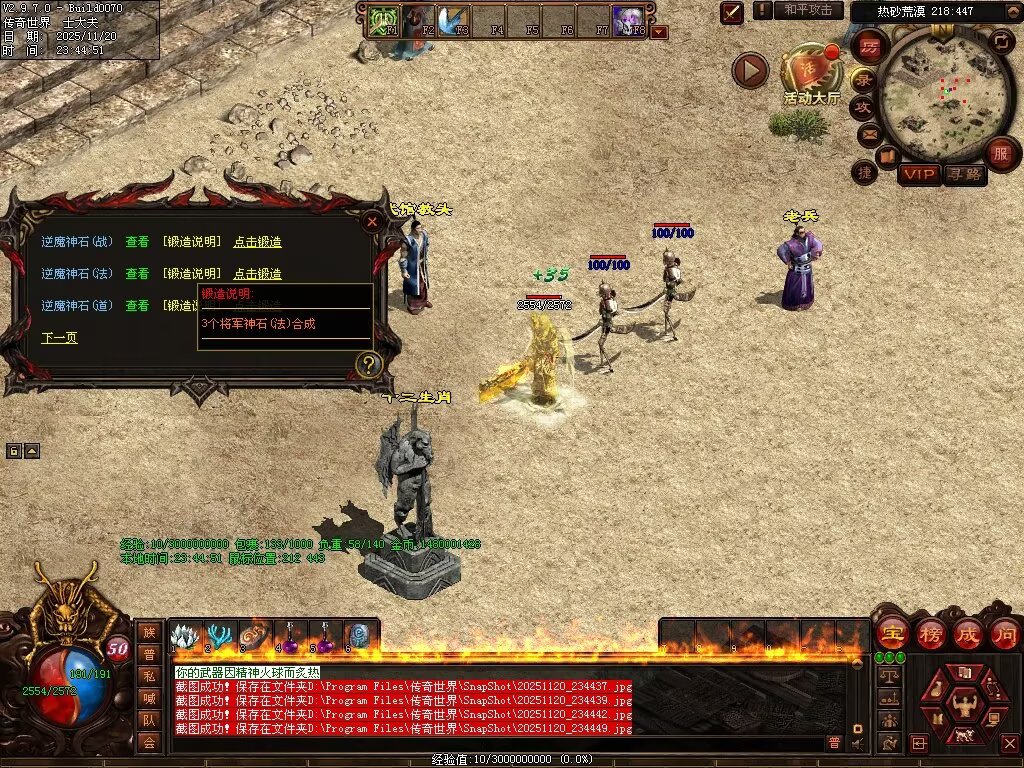Use the white lotus item in hotbar
Image resolution: width=1024 pixels, height=768 pixels.
[x=183, y=636]
